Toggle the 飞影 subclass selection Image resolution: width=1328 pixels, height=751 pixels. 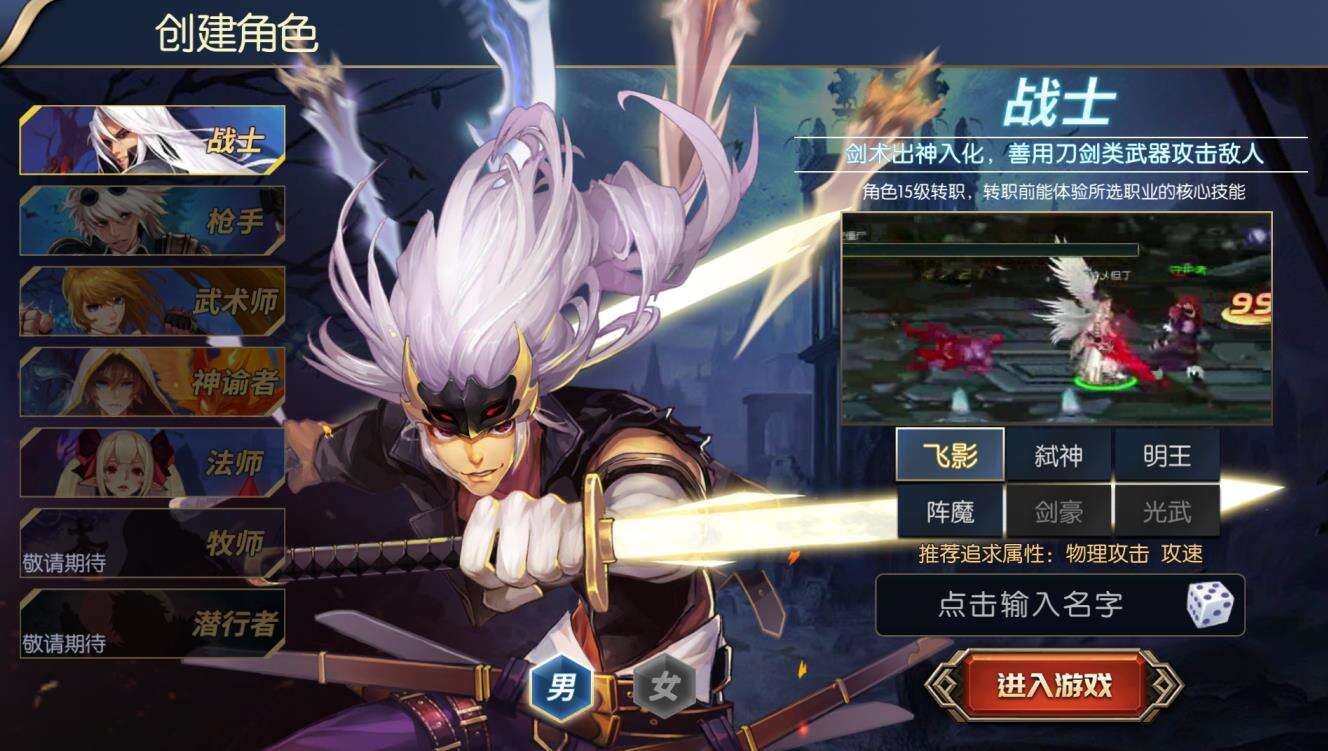tap(950, 455)
